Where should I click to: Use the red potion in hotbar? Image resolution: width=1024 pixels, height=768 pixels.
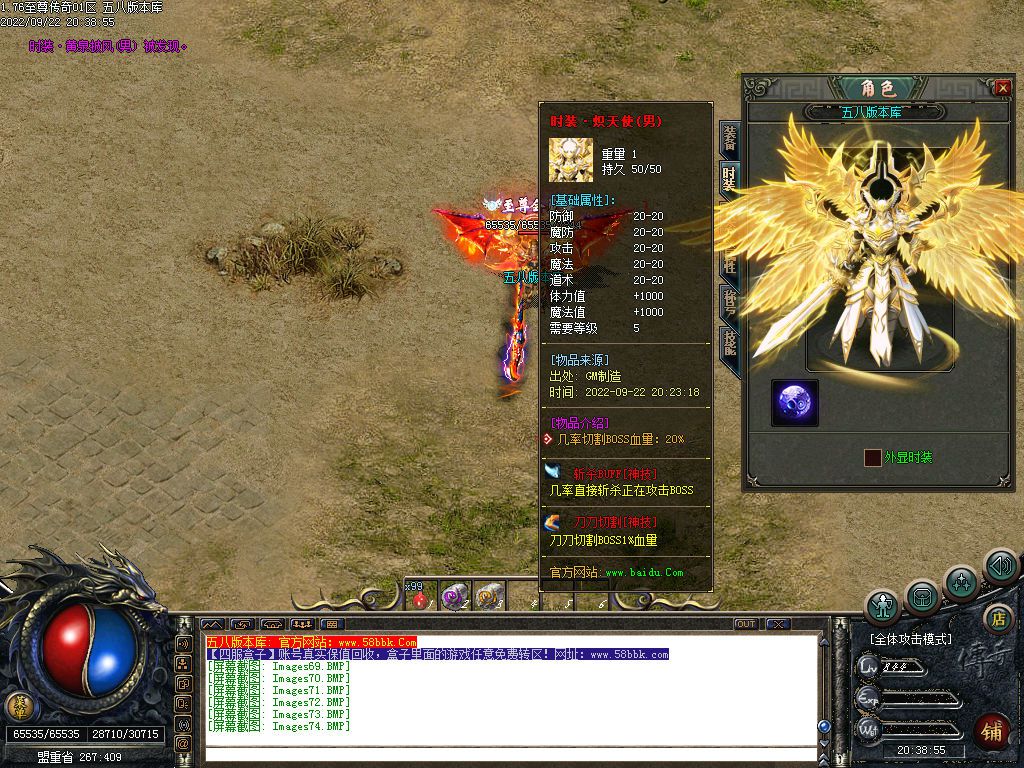tap(420, 599)
